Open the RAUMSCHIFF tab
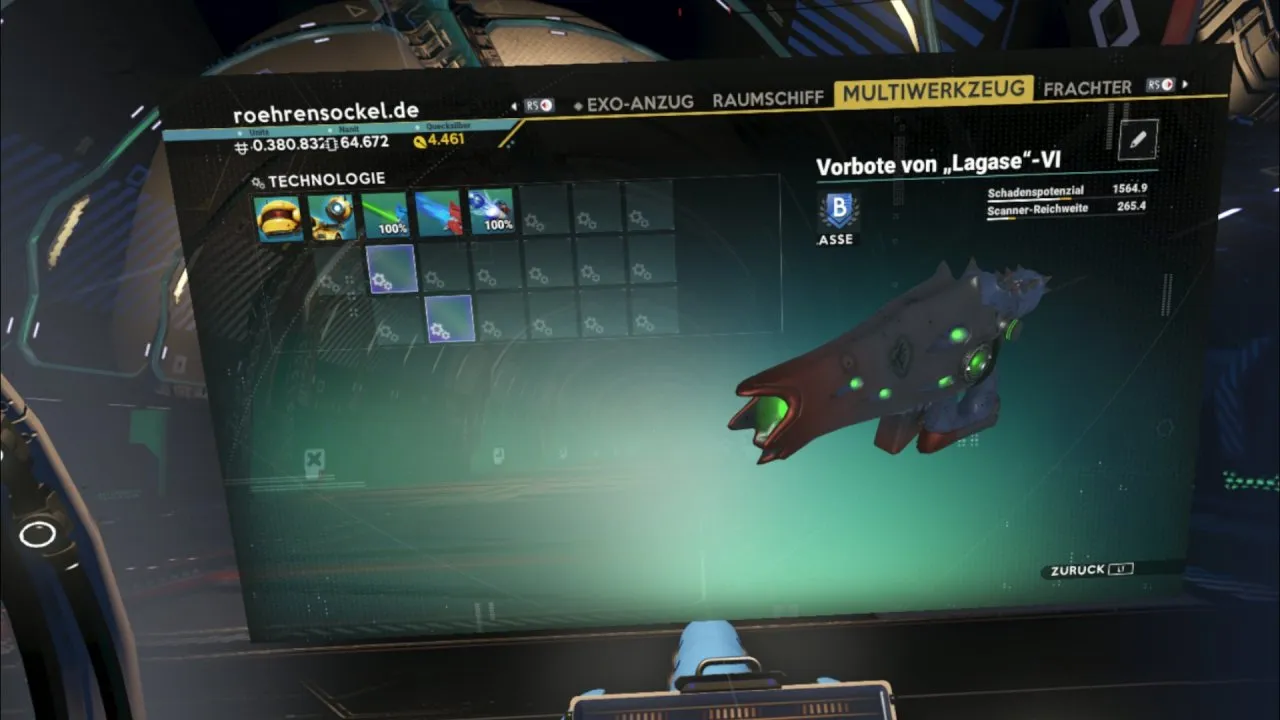Image resolution: width=1280 pixels, height=720 pixels. pyautogui.click(x=768, y=99)
